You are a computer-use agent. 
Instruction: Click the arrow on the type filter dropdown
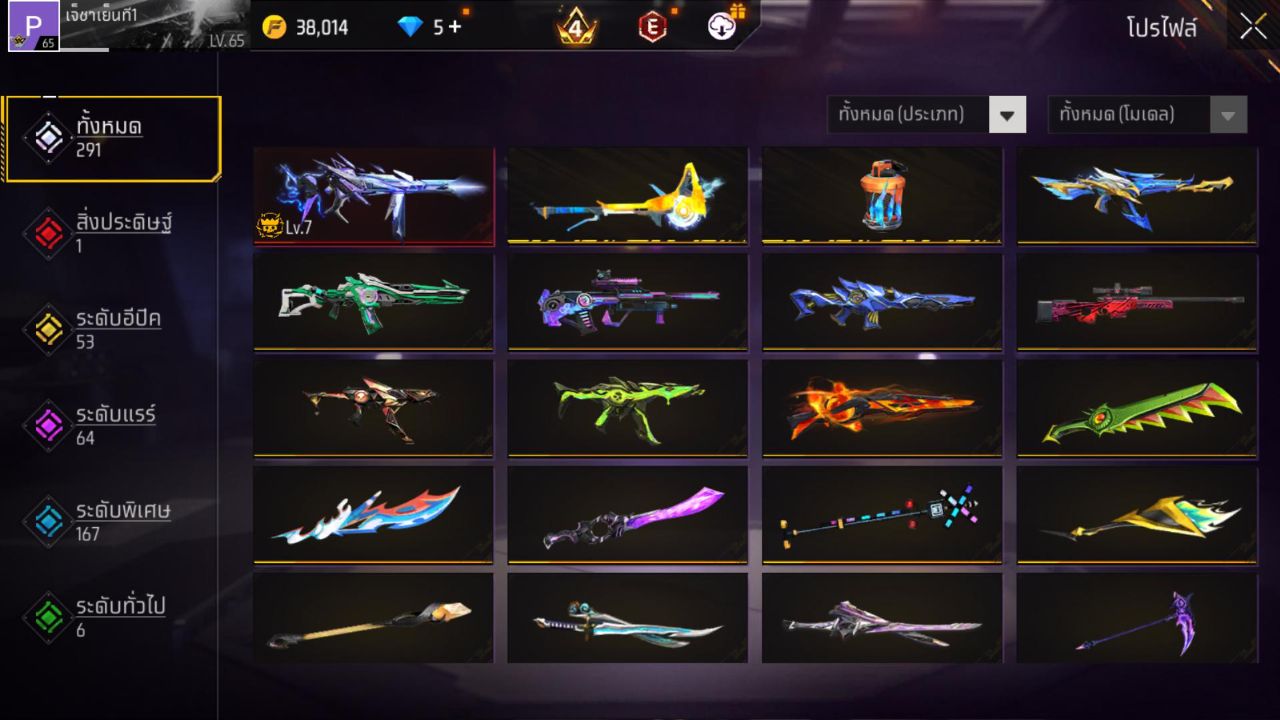(x=1008, y=114)
